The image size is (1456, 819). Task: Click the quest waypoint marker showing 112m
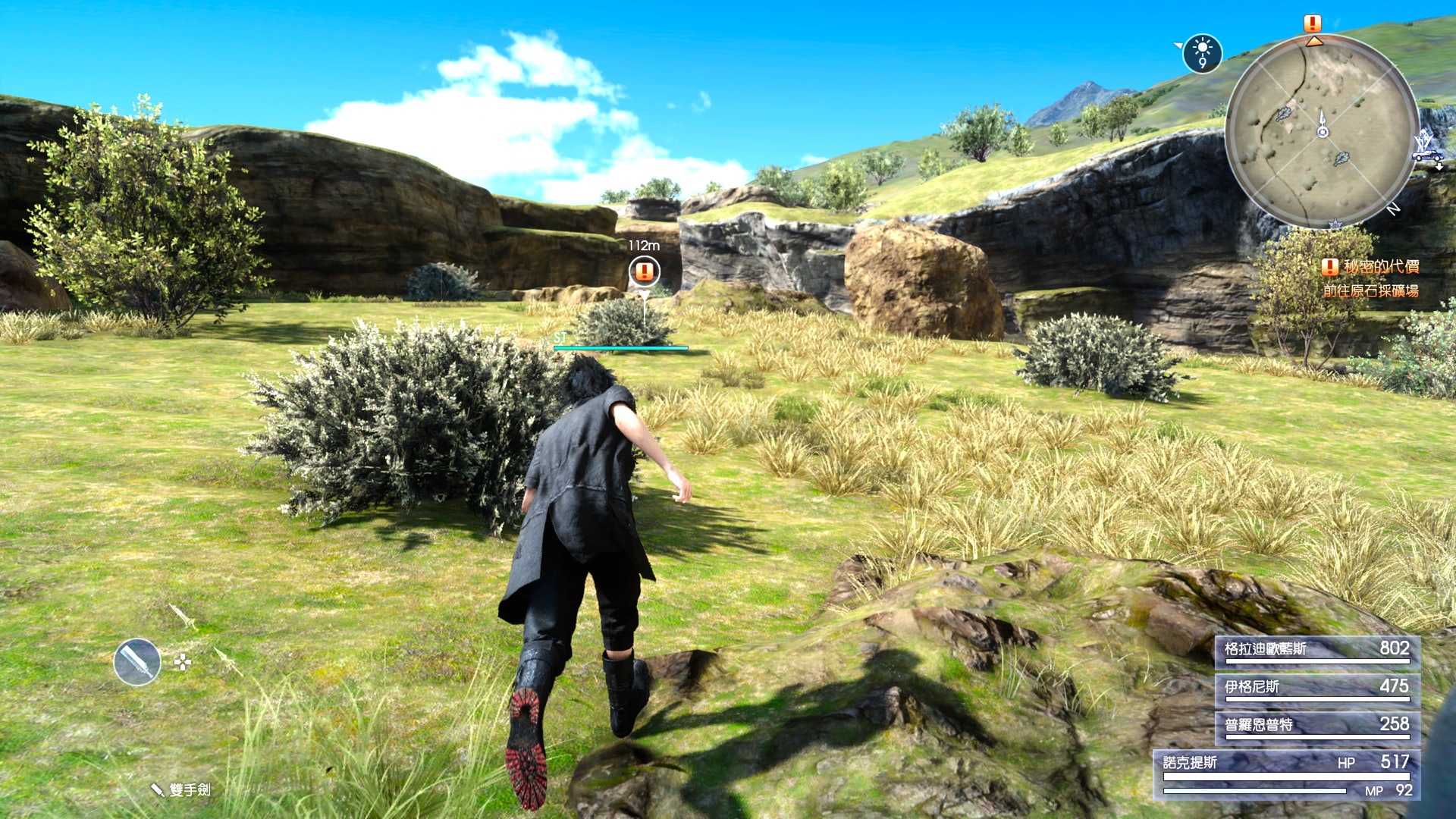point(644,271)
